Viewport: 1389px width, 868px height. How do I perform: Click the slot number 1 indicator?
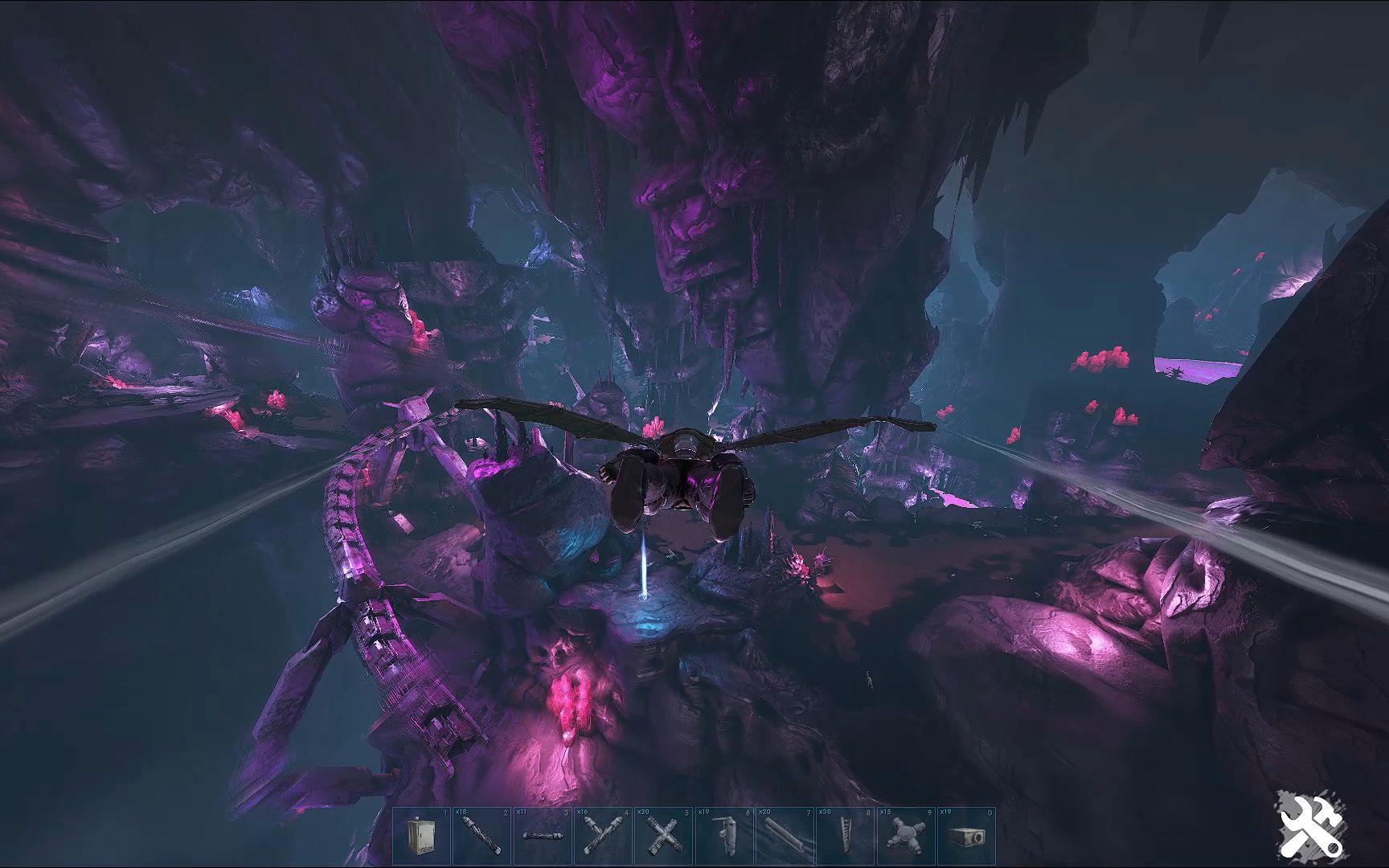444,812
